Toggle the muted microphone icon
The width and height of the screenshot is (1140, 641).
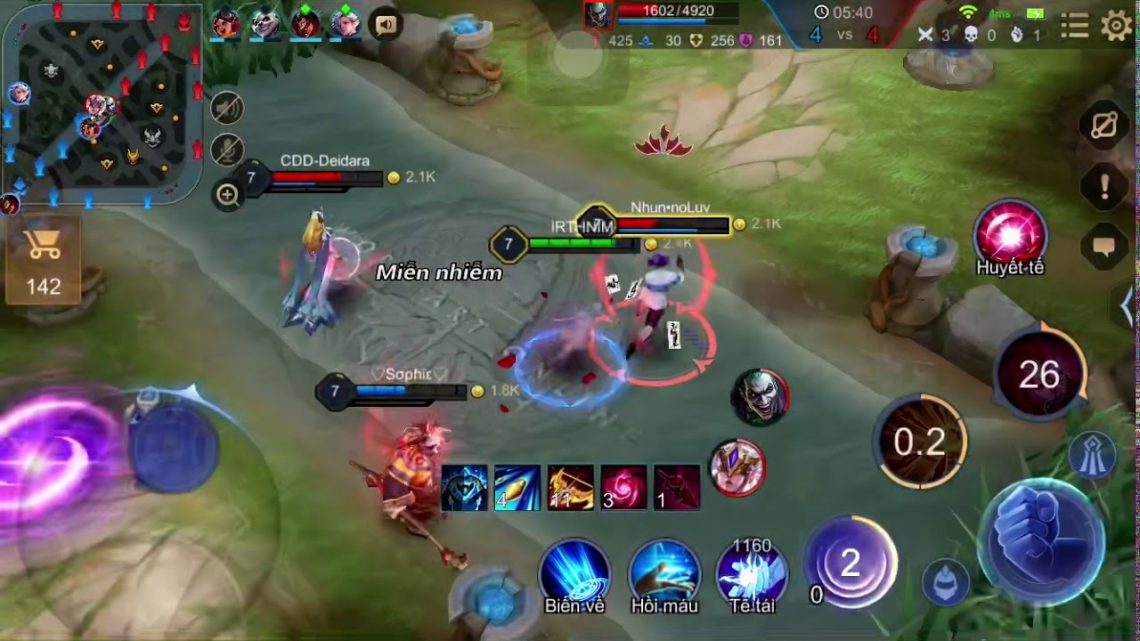[x=228, y=150]
